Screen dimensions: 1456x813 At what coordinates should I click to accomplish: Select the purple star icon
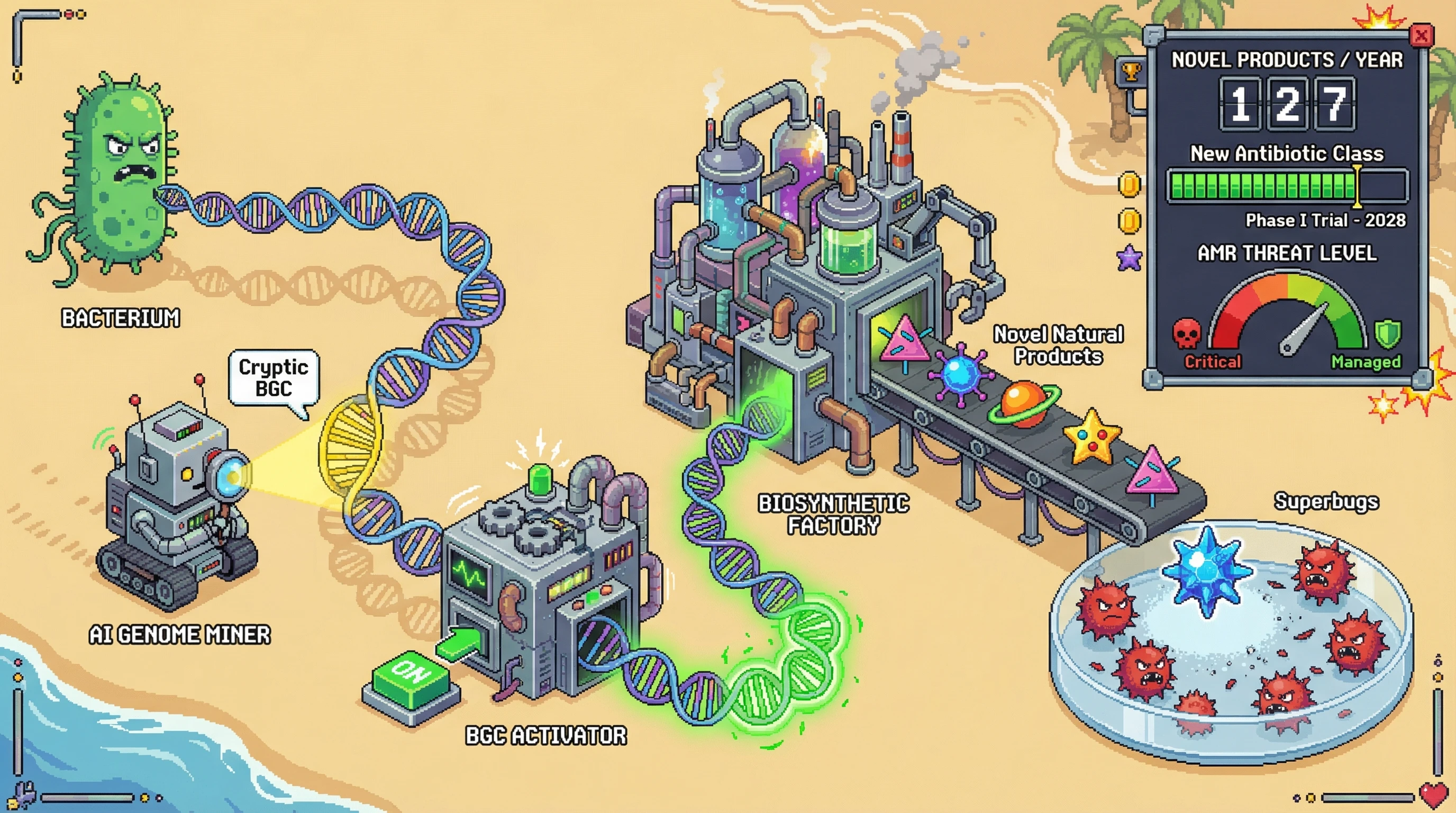(1130, 258)
